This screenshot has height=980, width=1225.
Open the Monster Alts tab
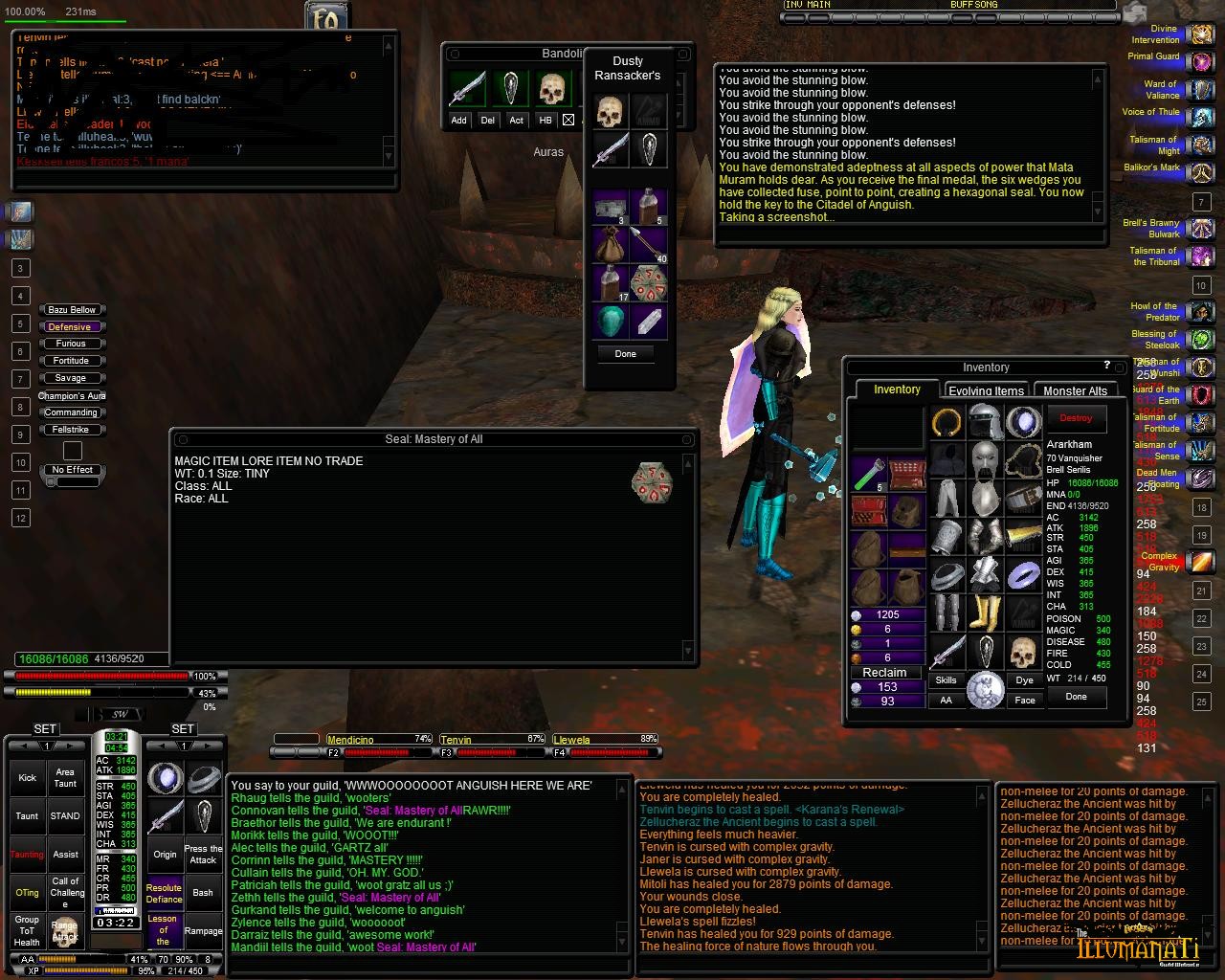click(x=1075, y=390)
